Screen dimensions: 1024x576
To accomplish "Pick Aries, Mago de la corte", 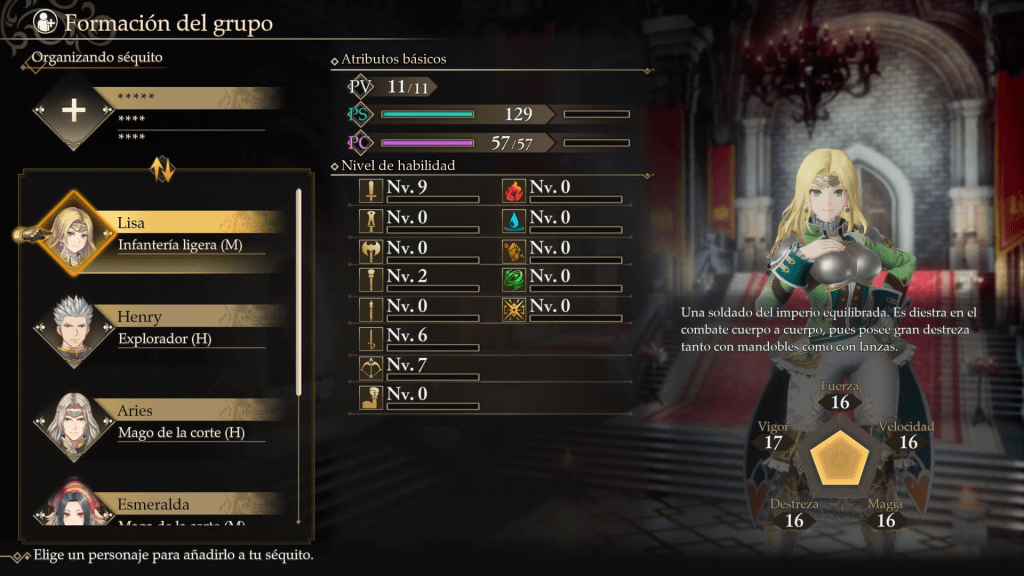I will pos(160,422).
